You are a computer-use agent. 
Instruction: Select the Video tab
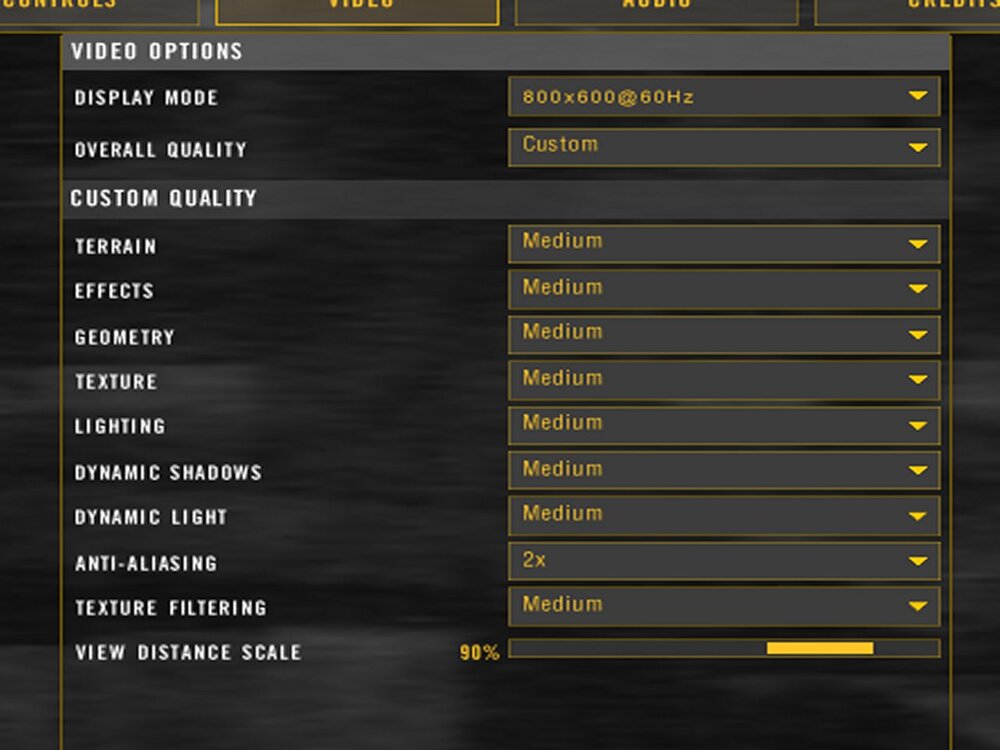(x=357, y=8)
